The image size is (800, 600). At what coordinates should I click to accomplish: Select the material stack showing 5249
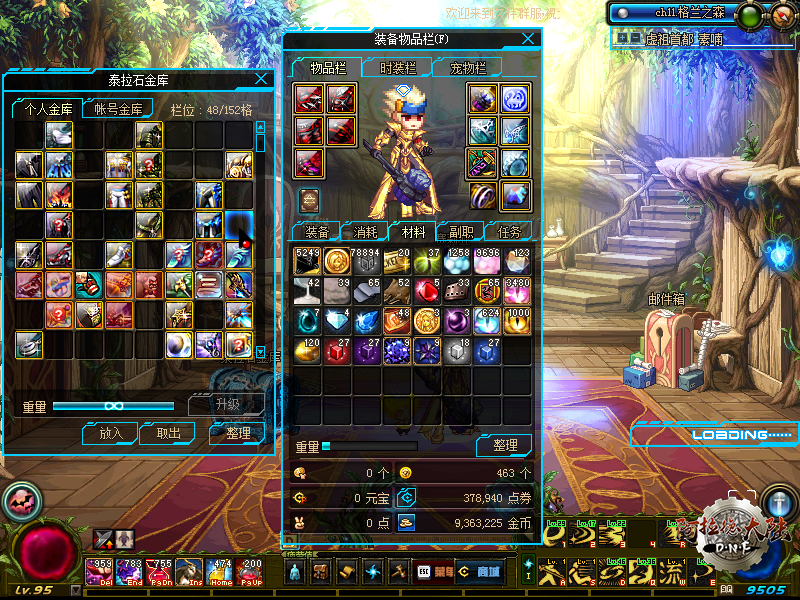point(308,262)
